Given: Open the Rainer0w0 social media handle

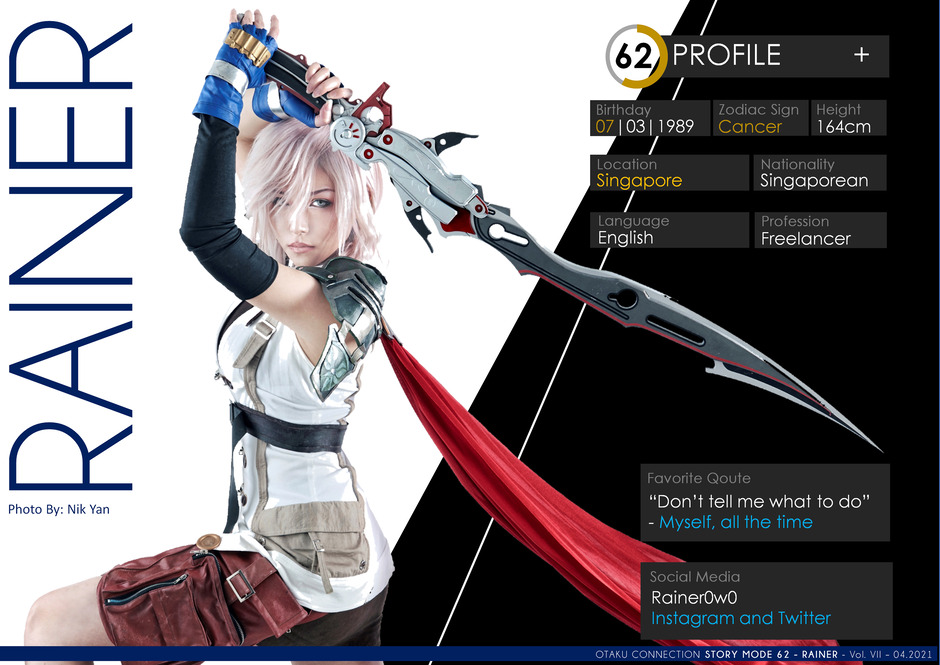Looking at the screenshot, I should [x=694, y=598].
